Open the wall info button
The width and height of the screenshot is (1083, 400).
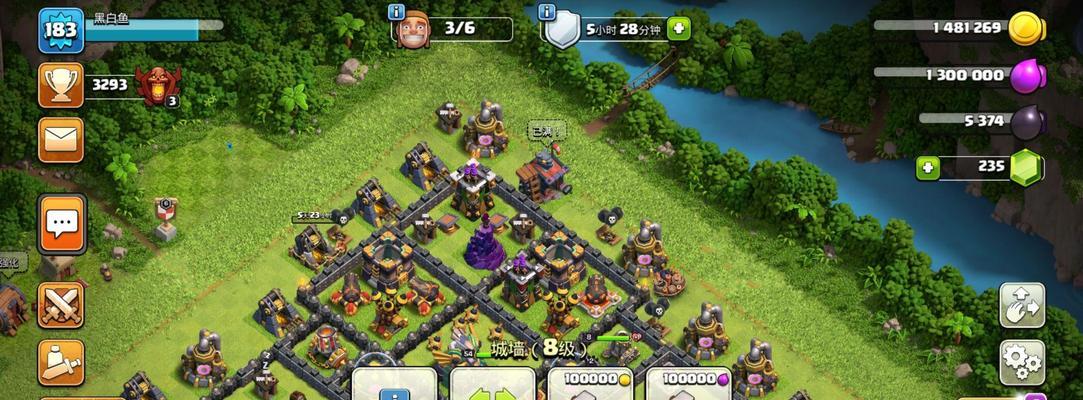(x=394, y=387)
